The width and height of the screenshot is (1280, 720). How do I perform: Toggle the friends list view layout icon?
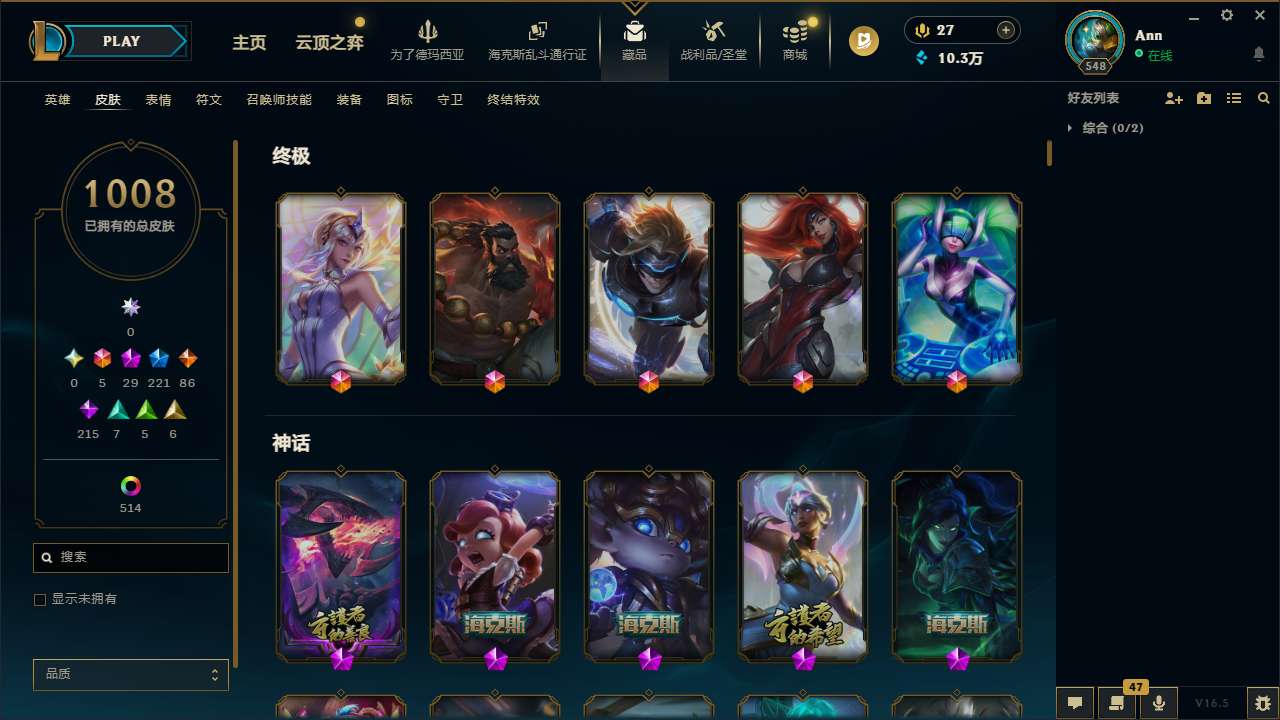(x=1233, y=98)
